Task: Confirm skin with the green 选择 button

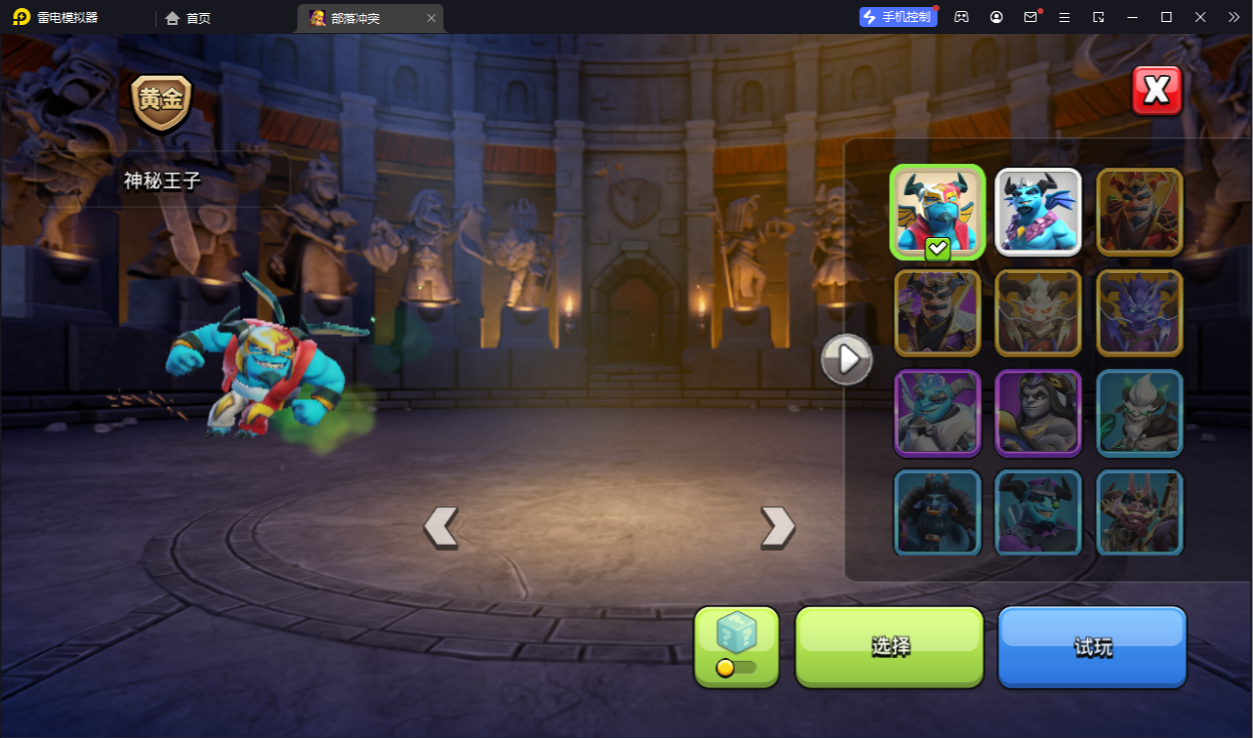Action: 889,646
